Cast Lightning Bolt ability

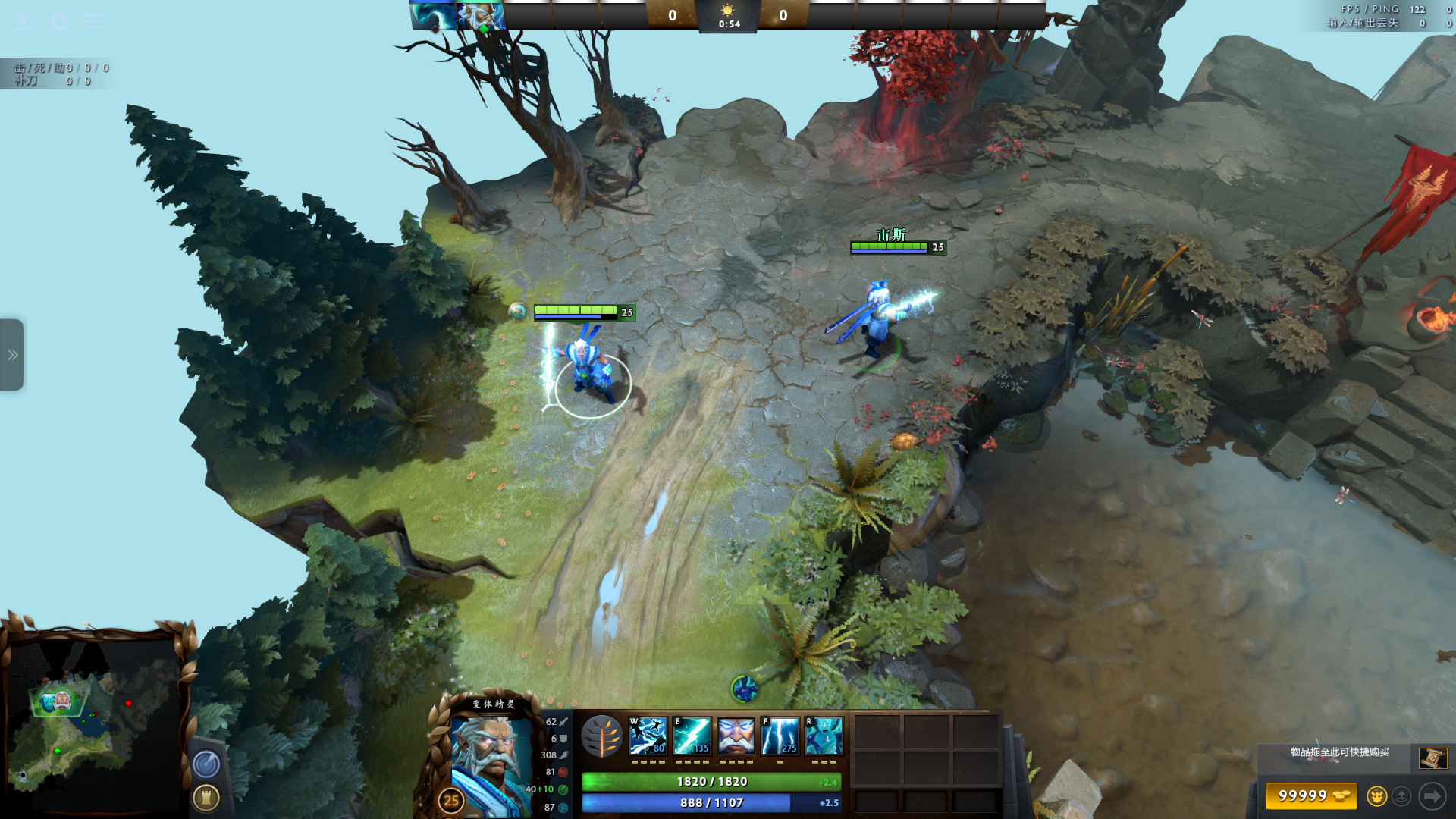click(692, 736)
